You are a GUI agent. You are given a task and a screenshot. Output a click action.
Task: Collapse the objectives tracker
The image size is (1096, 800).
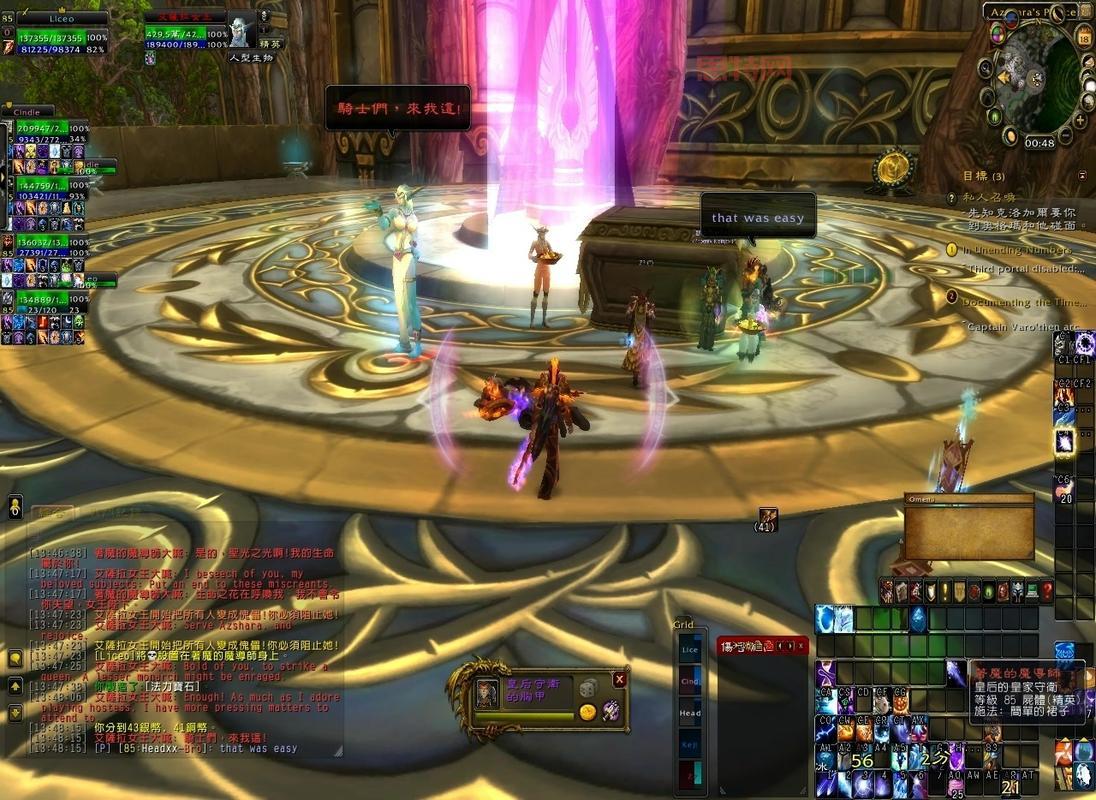coord(1081,175)
